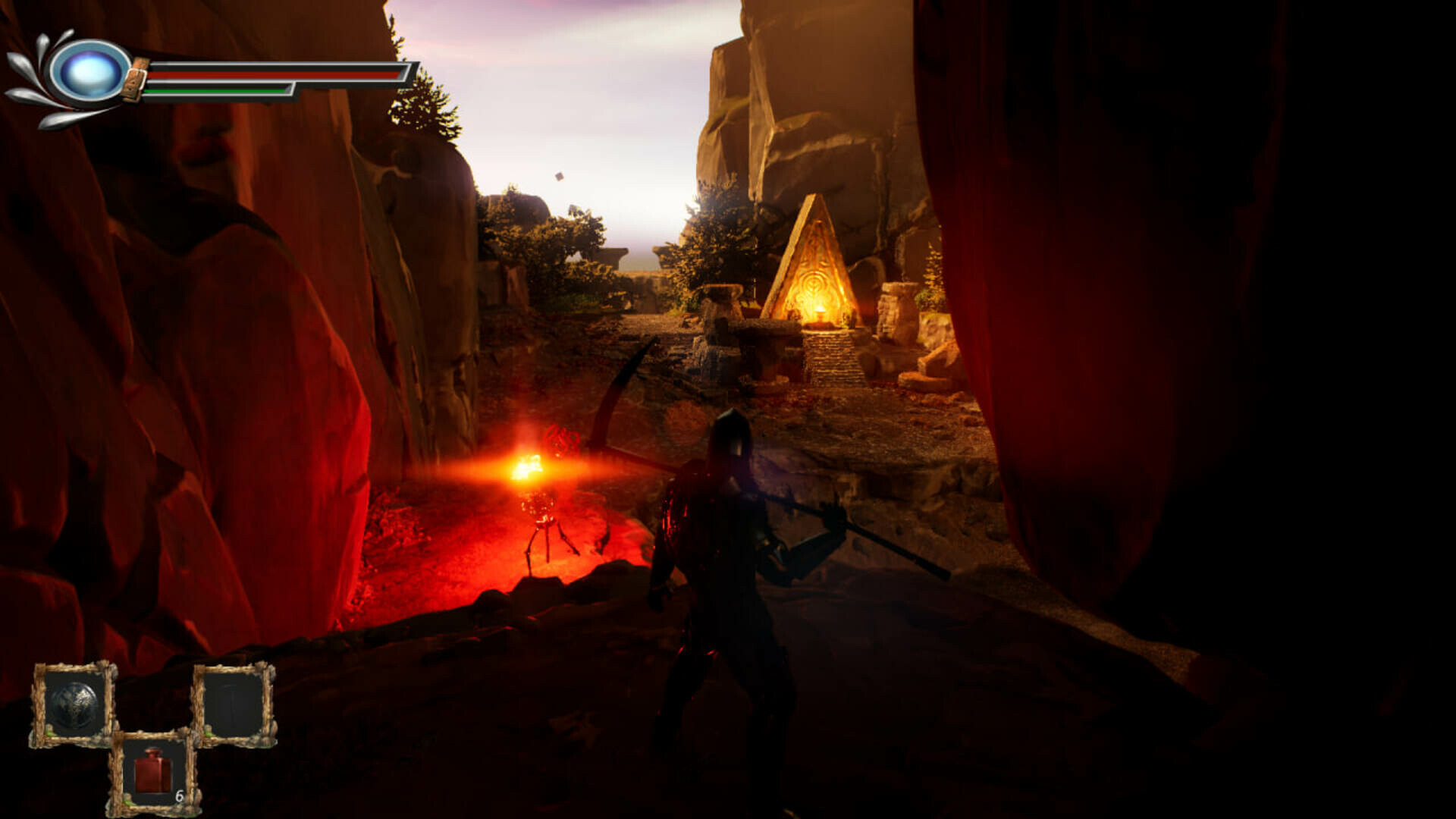Click the silver leaf ornament beside the orb

click(x=27, y=72)
